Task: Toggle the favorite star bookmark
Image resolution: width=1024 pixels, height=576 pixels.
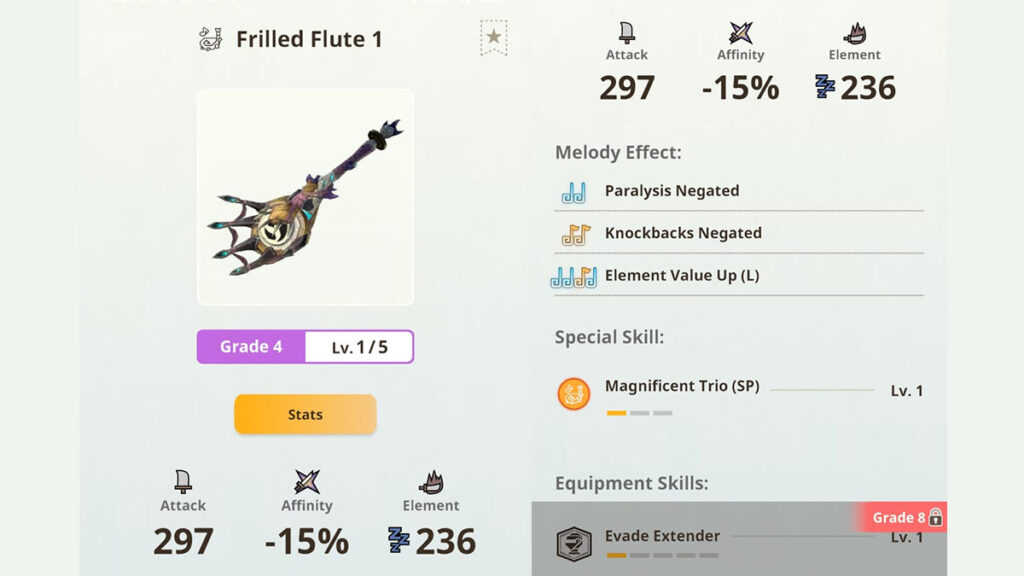Action: tap(493, 38)
